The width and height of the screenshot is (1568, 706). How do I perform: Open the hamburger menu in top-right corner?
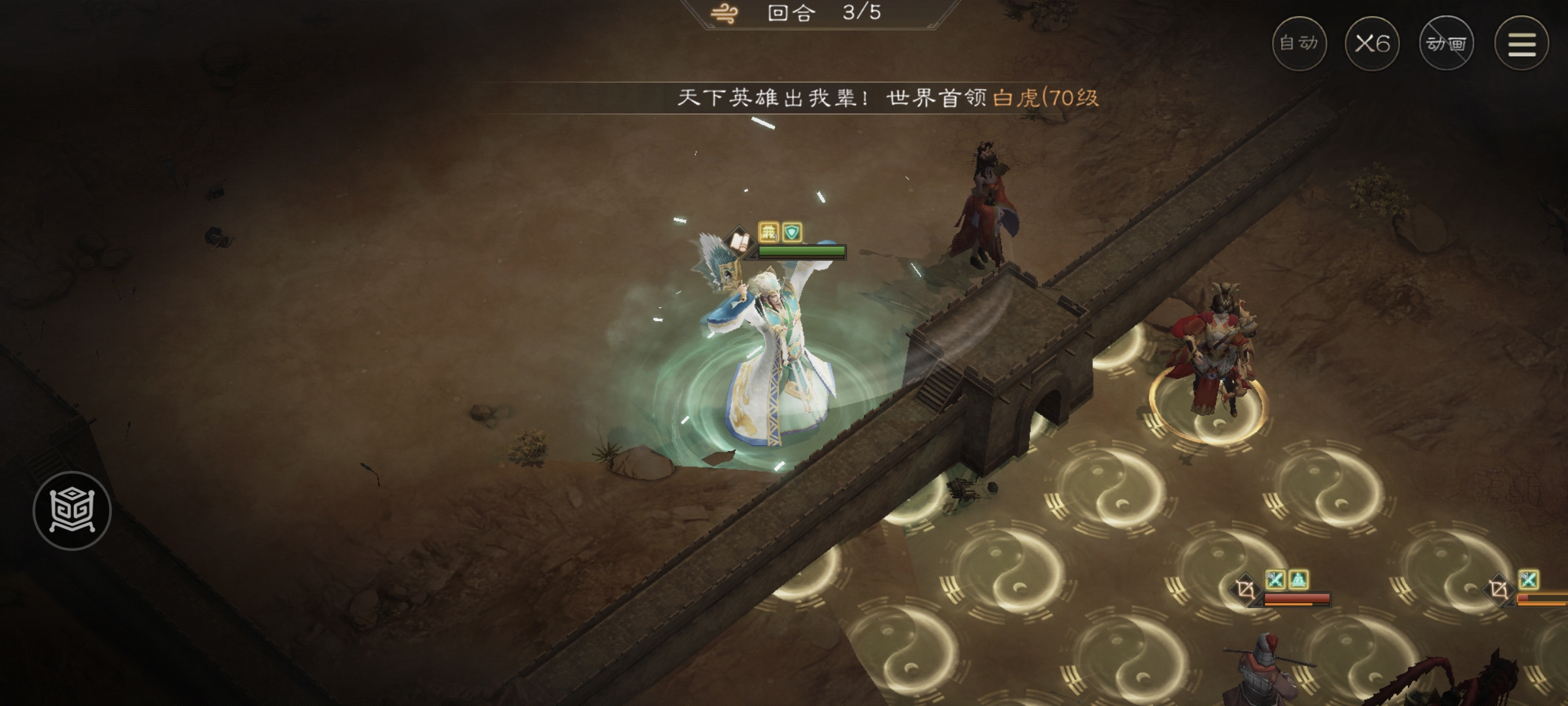pos(1522,44)
